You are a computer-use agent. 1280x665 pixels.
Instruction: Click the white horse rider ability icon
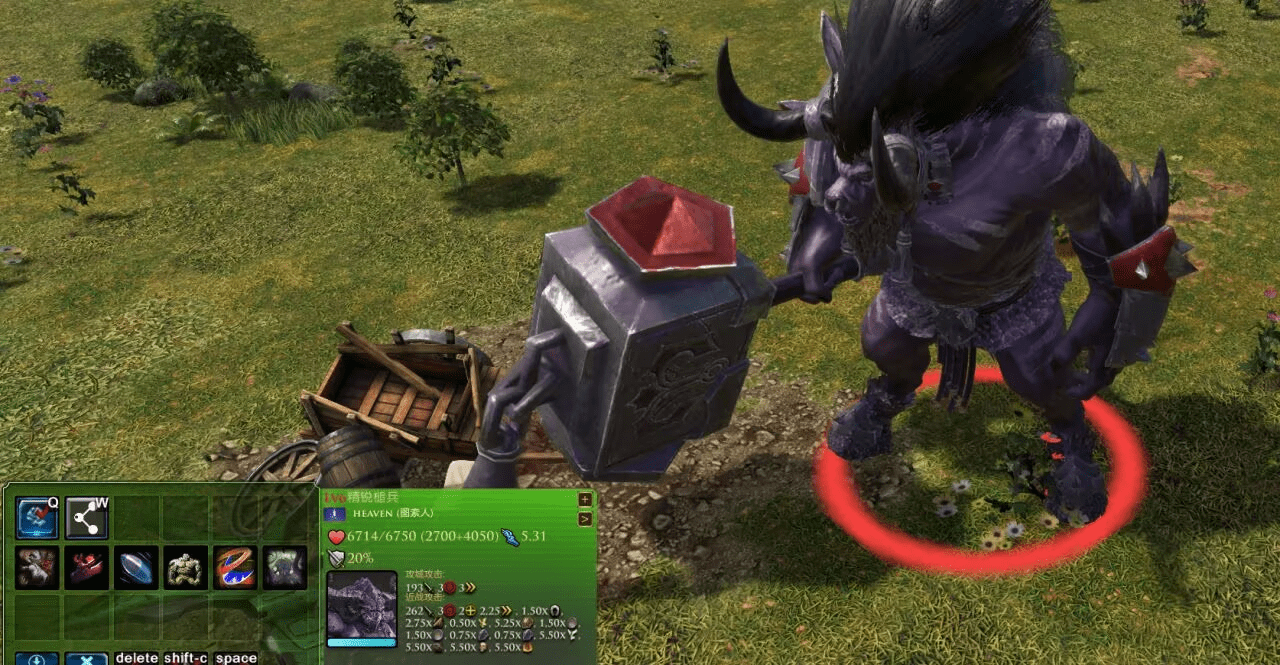tap(37, 567)
